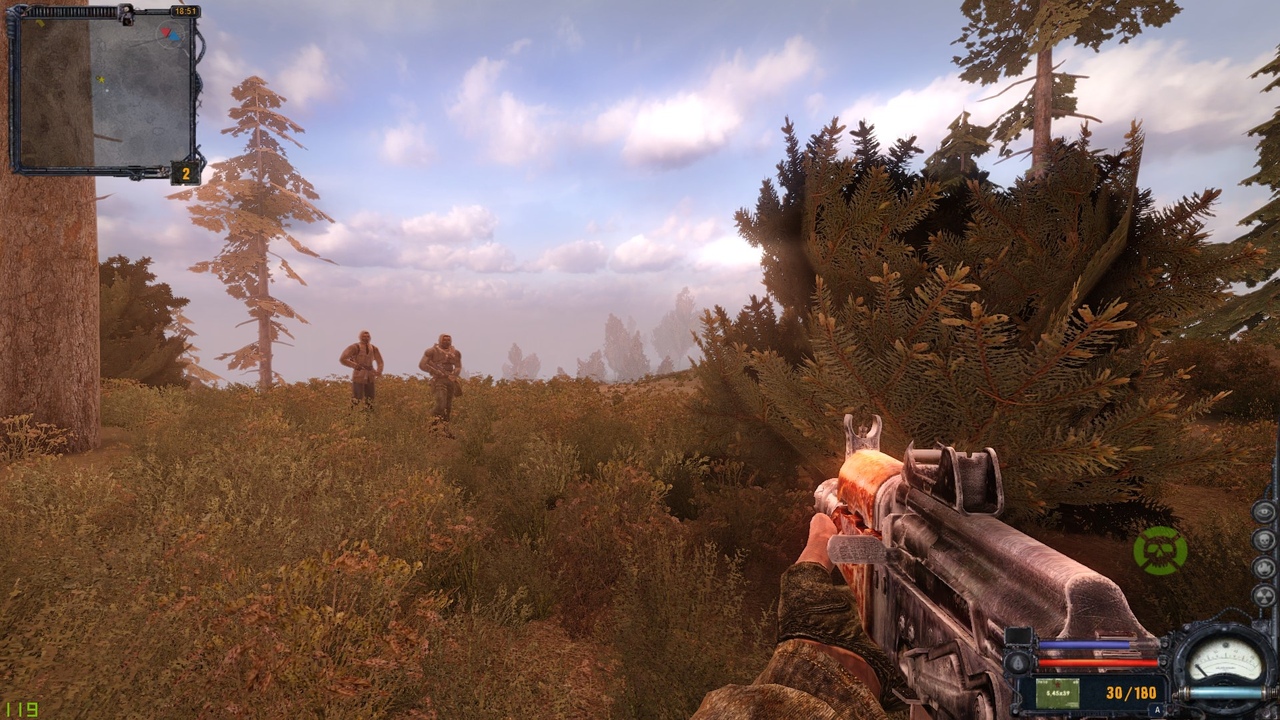1280x720 pixels.
Task: Click the red-blue compass indicator on minimap
Action: click(170, 33)
